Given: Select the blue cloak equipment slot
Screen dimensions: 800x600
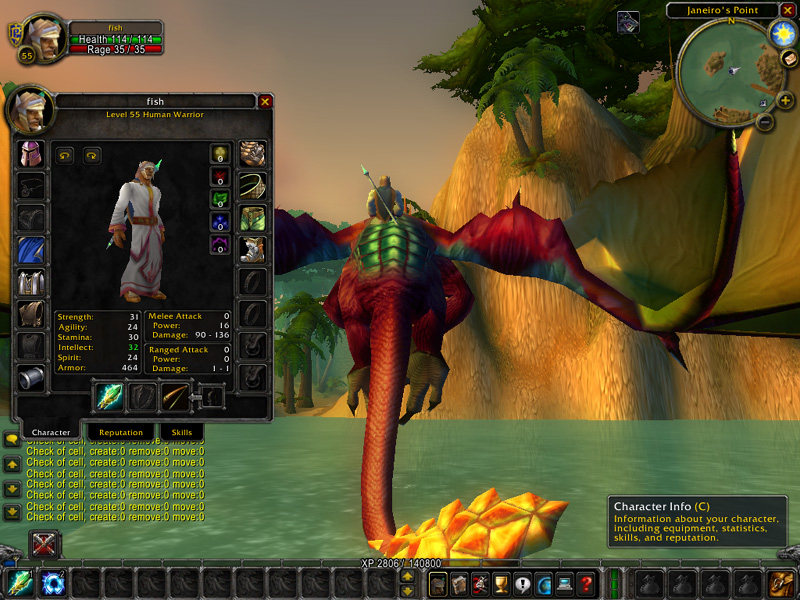Looking at the screenshot, I should point(31,250).
